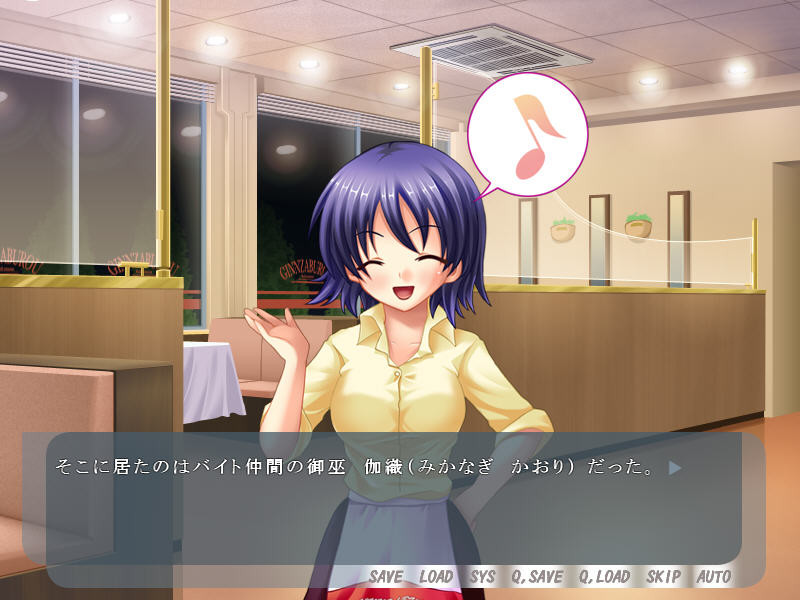
Task: Quick load with Q.LOAD
Action: click(604, 577)
